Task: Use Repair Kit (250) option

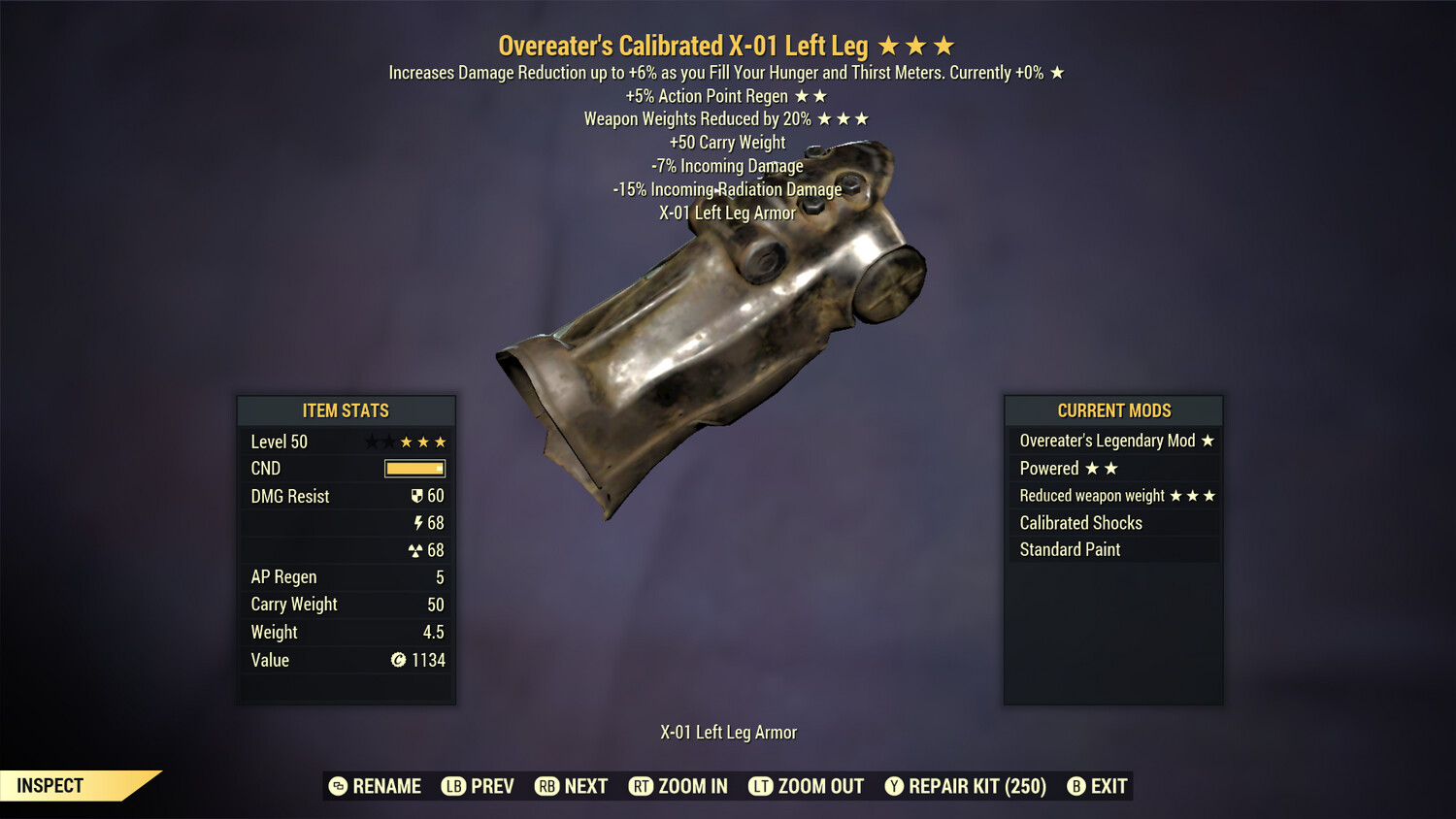Action: pos(966,786)
